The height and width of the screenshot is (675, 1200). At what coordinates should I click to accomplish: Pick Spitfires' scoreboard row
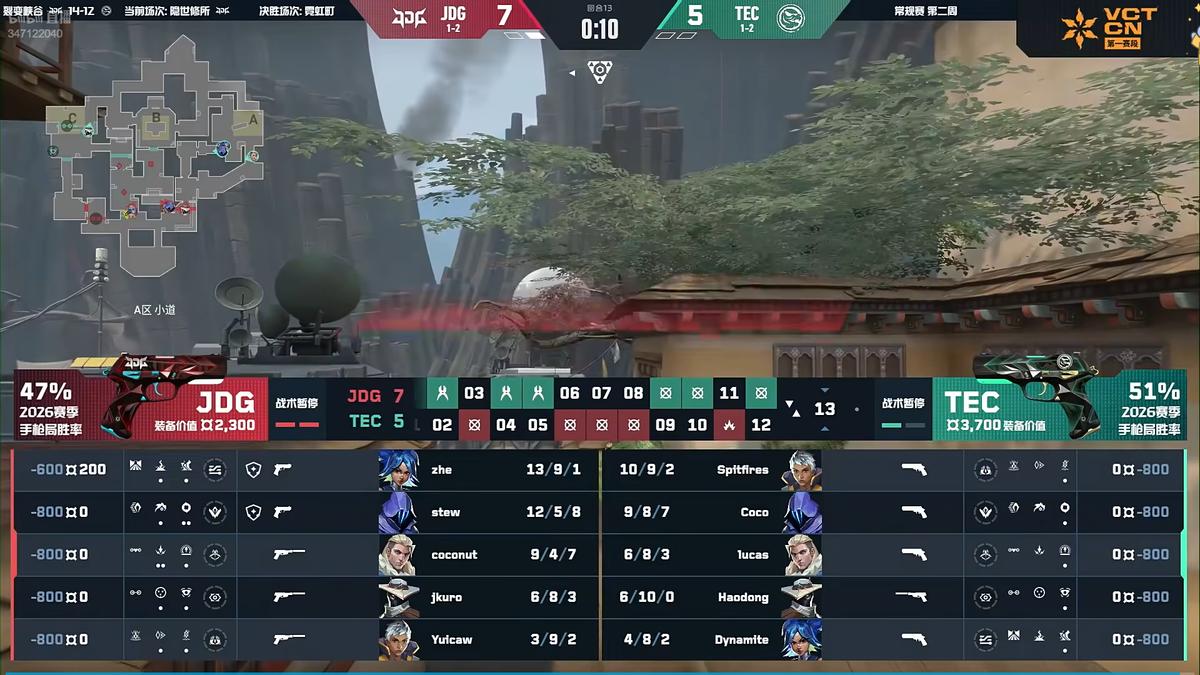point(742,469)
